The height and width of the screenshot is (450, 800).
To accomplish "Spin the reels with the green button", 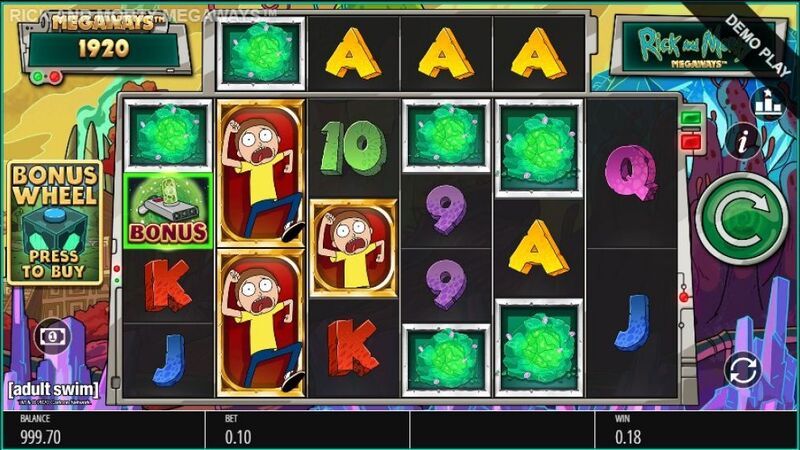I will click(x=741, y=217).
